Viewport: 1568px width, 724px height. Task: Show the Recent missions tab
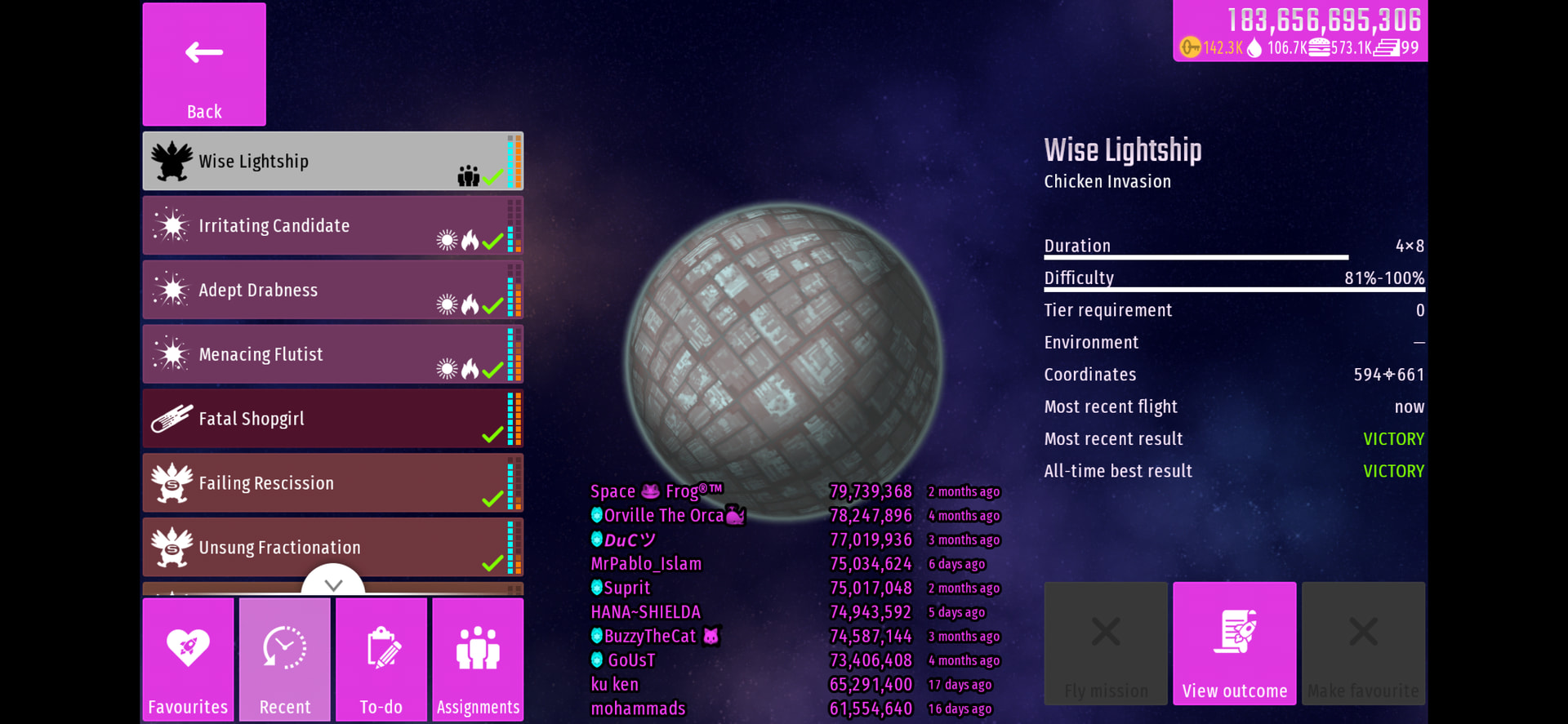[x=285, y=660]
